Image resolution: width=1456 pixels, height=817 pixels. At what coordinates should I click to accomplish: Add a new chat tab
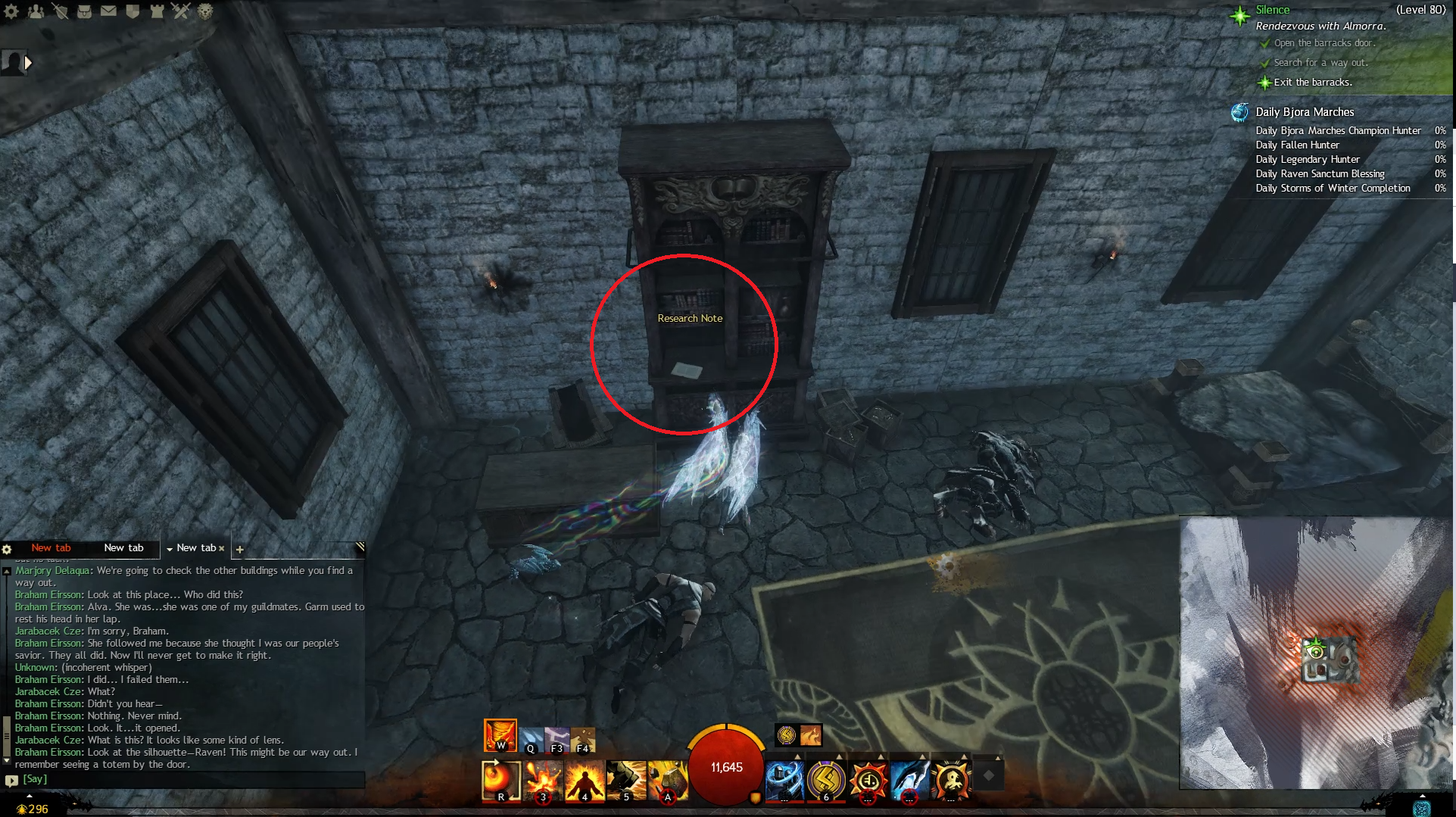(239, 549)
